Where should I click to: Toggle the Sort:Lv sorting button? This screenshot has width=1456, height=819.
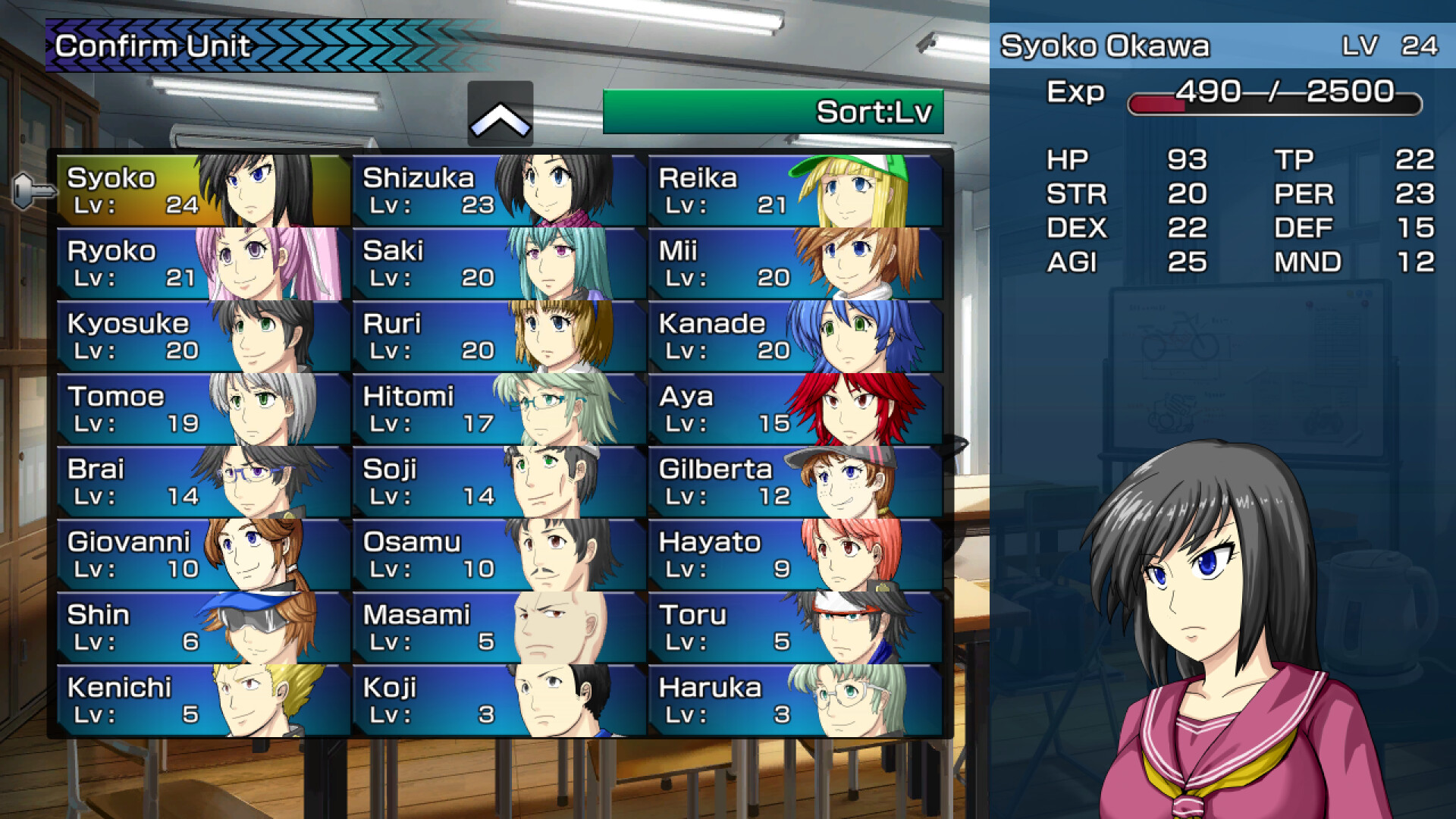[x=773, y=112]
